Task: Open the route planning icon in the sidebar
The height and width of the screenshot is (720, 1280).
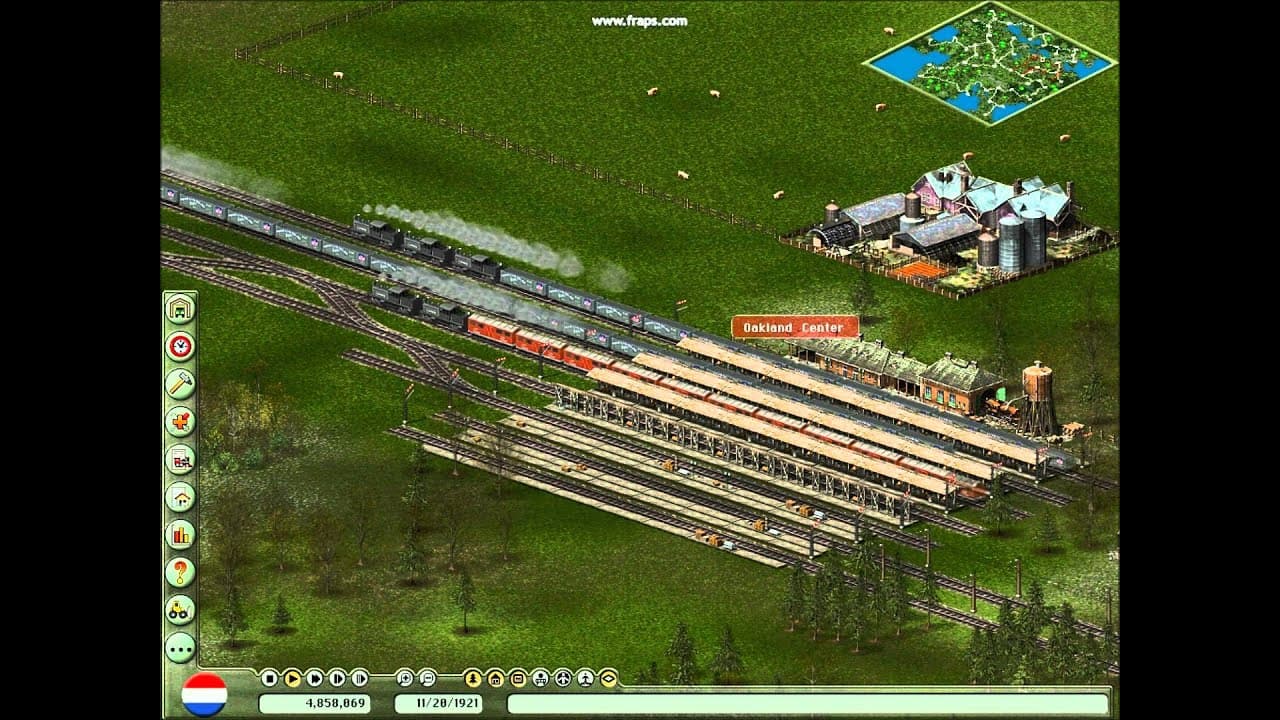Action: (x=180, y=460)
